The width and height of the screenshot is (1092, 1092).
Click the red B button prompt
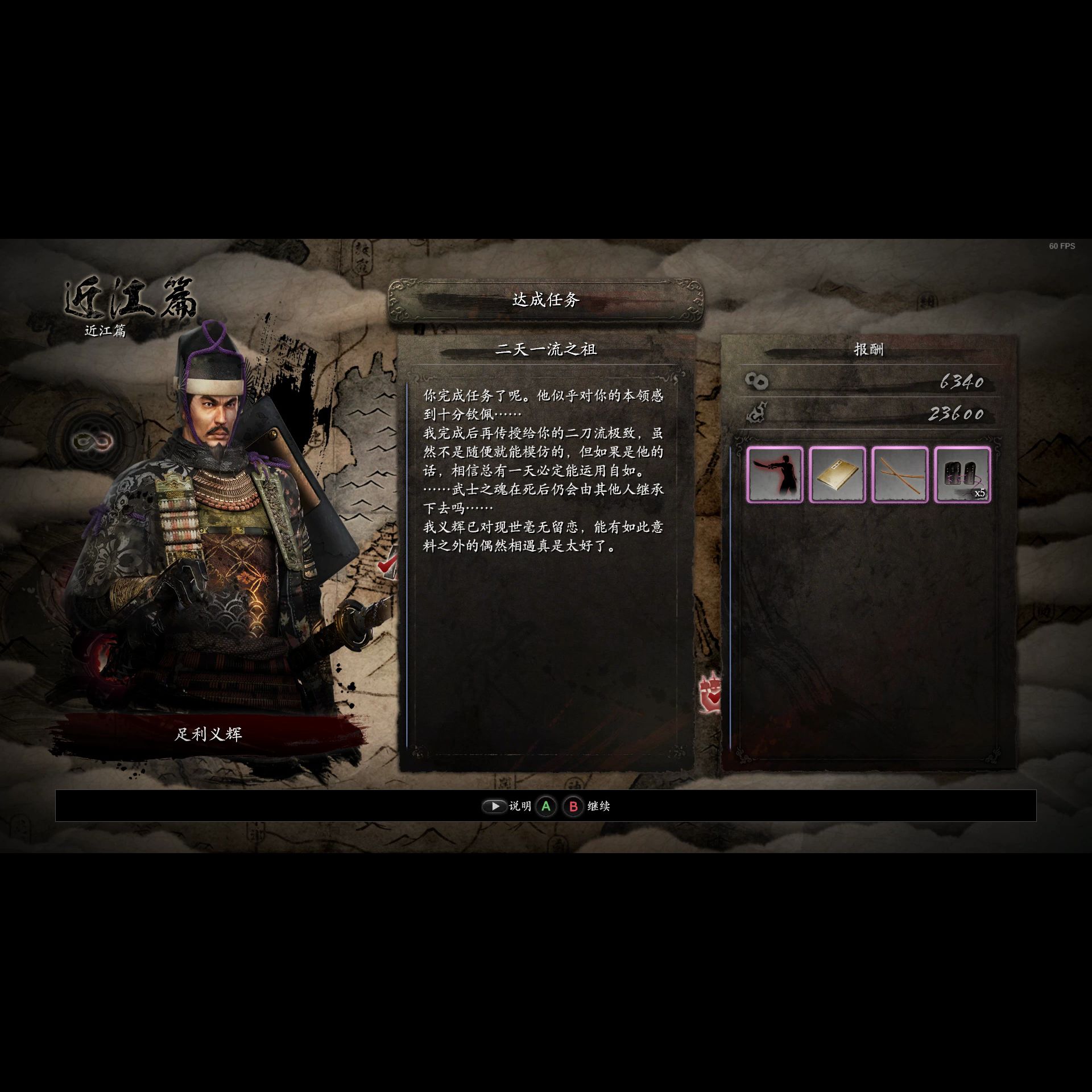pos(573,806)
